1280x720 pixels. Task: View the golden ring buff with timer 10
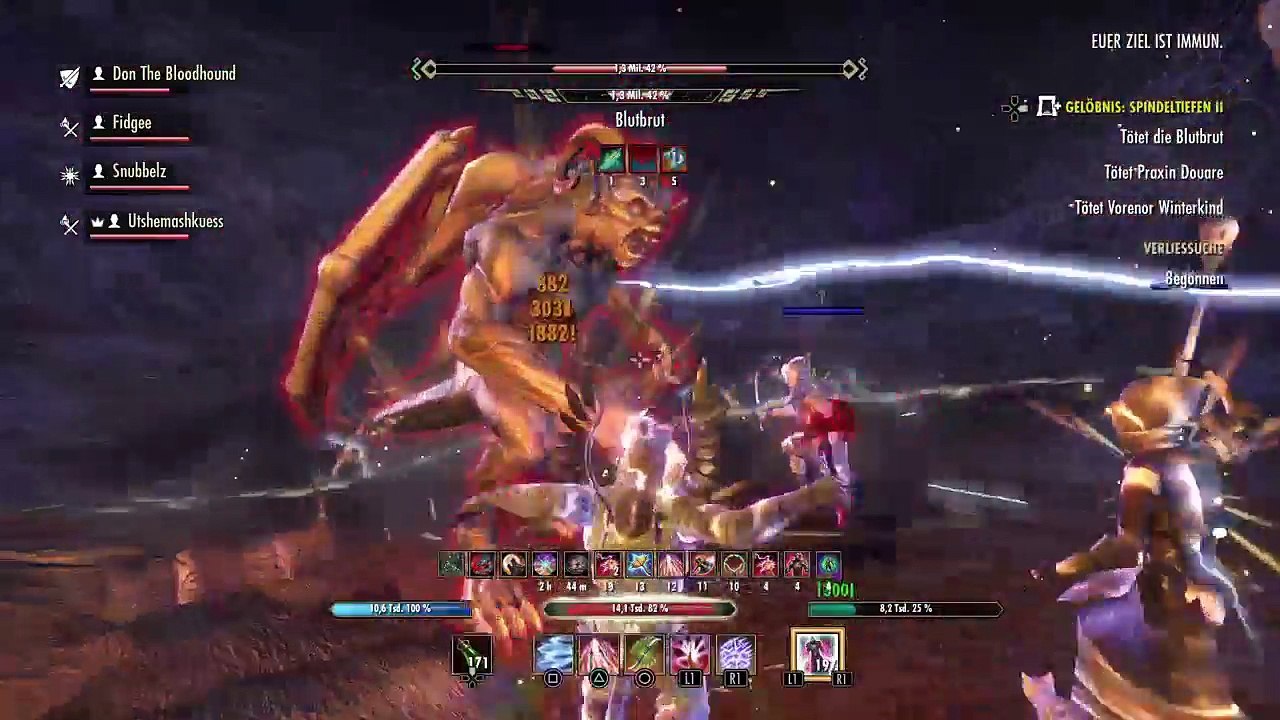pos(734,565)
